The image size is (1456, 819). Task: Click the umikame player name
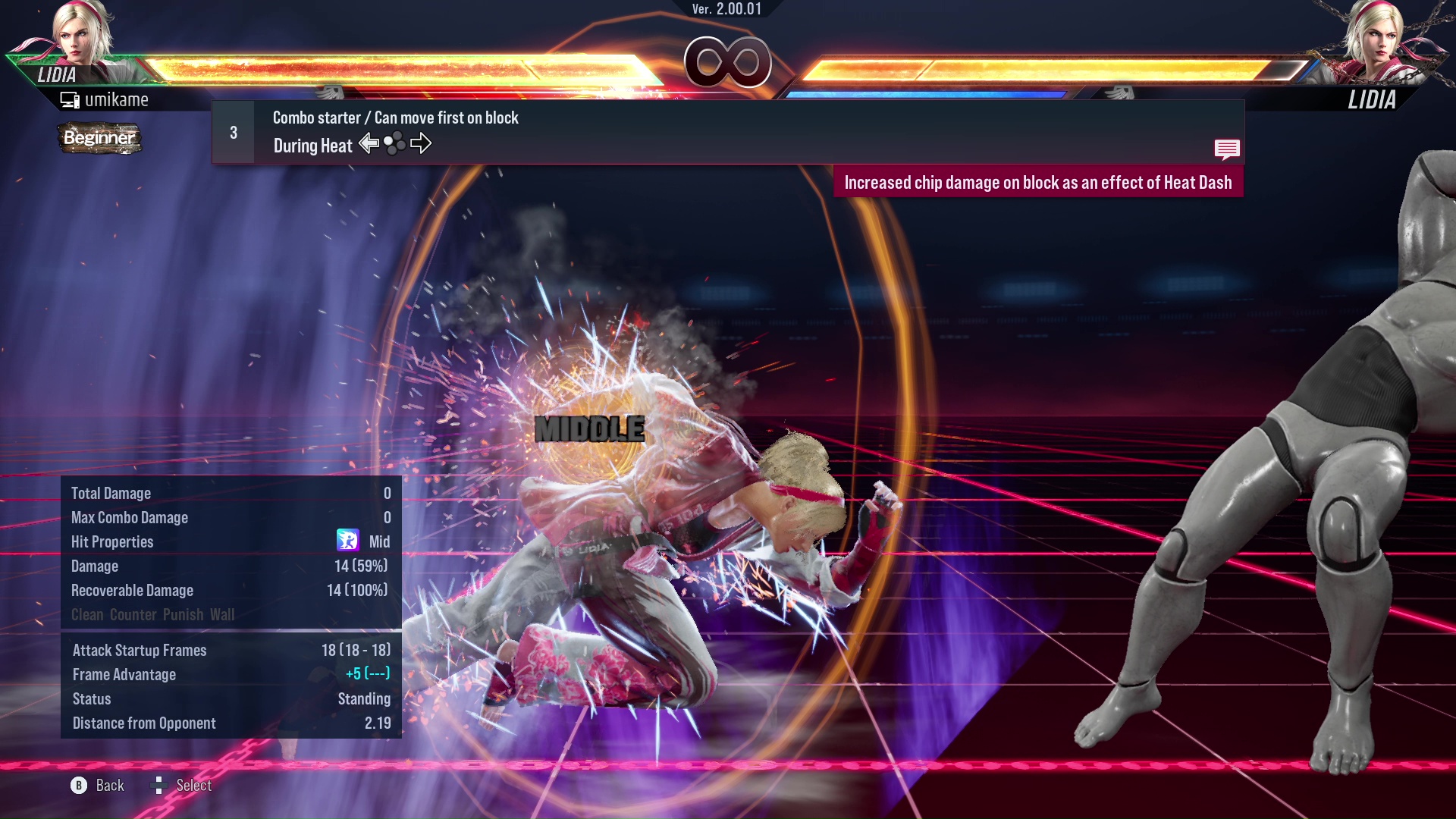tap(117, 99)
